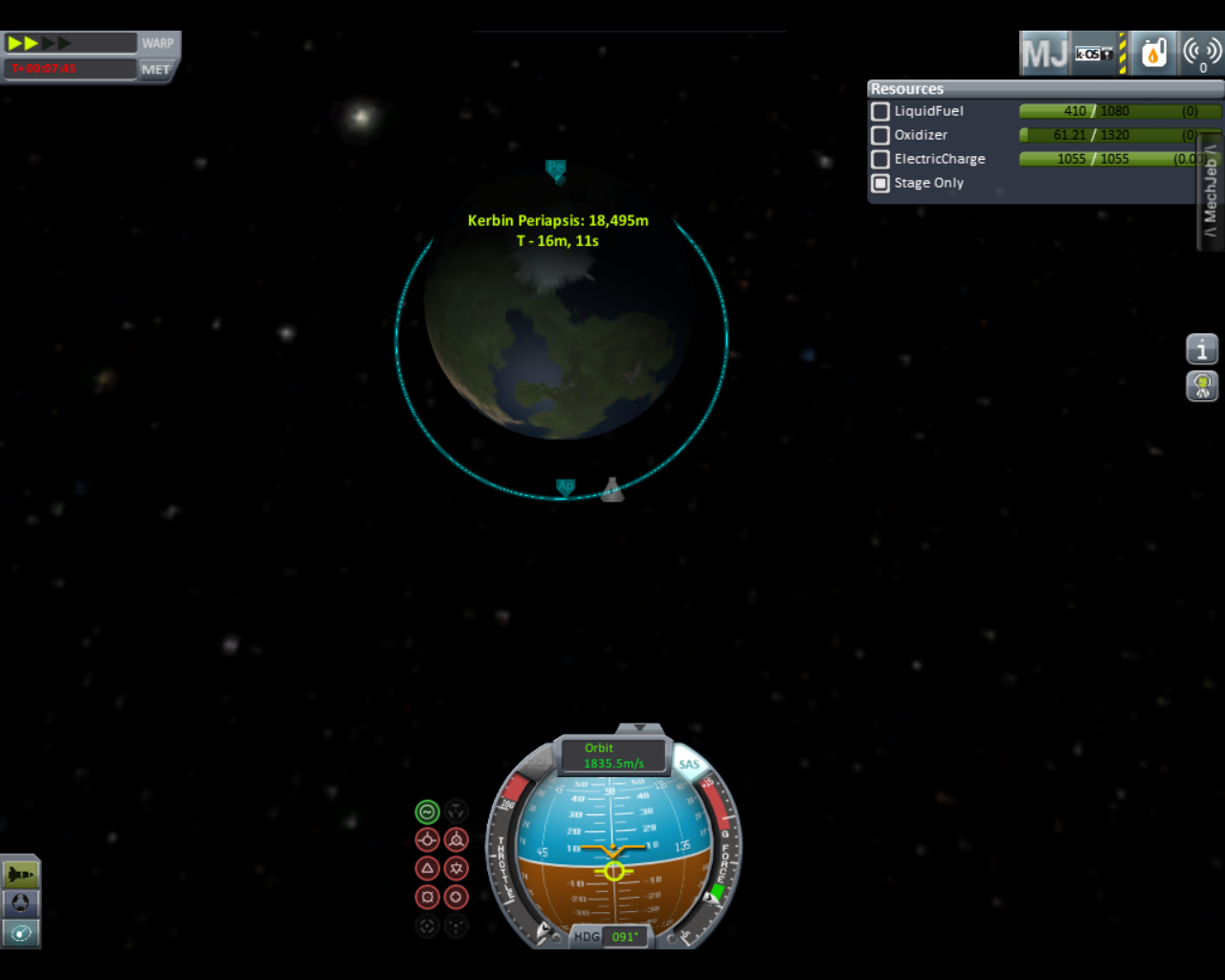This screenshot has height=980, width=1225.
Task: Collapse the navball with the arrow tab
Action: point(640,728)
